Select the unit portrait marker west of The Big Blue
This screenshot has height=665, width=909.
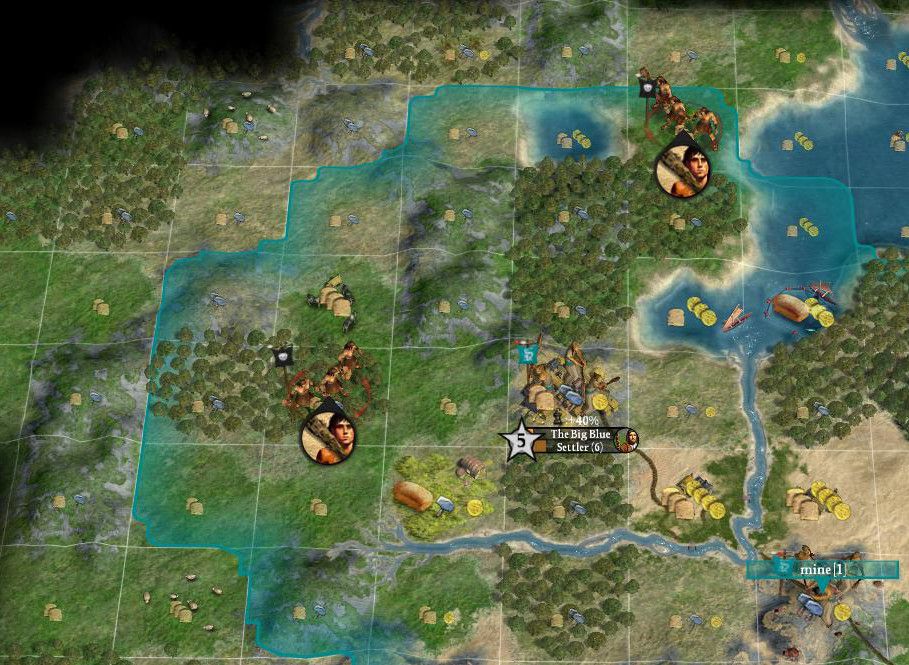(329, 437)
